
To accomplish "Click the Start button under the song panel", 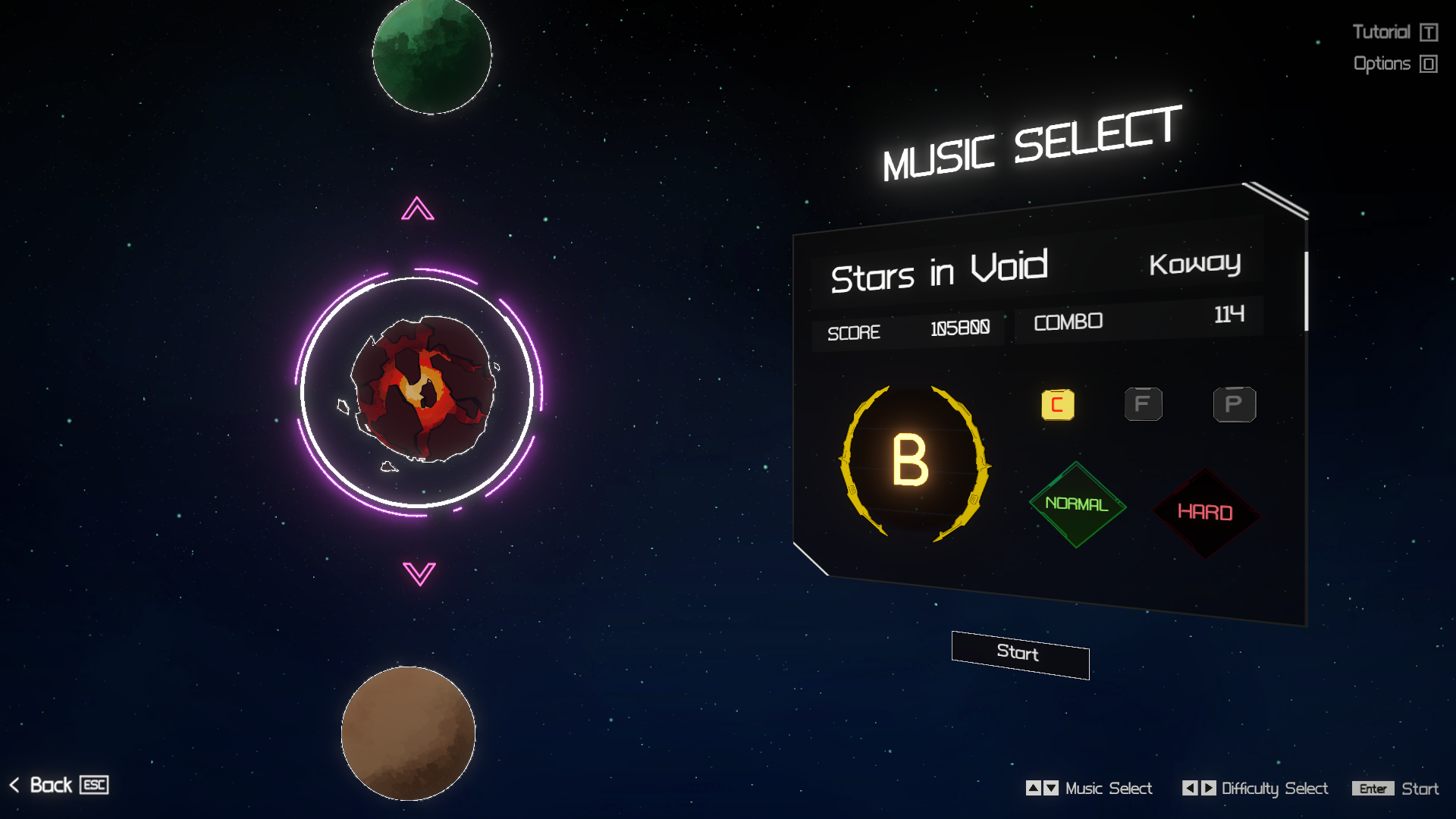I will coord(1020,654).
